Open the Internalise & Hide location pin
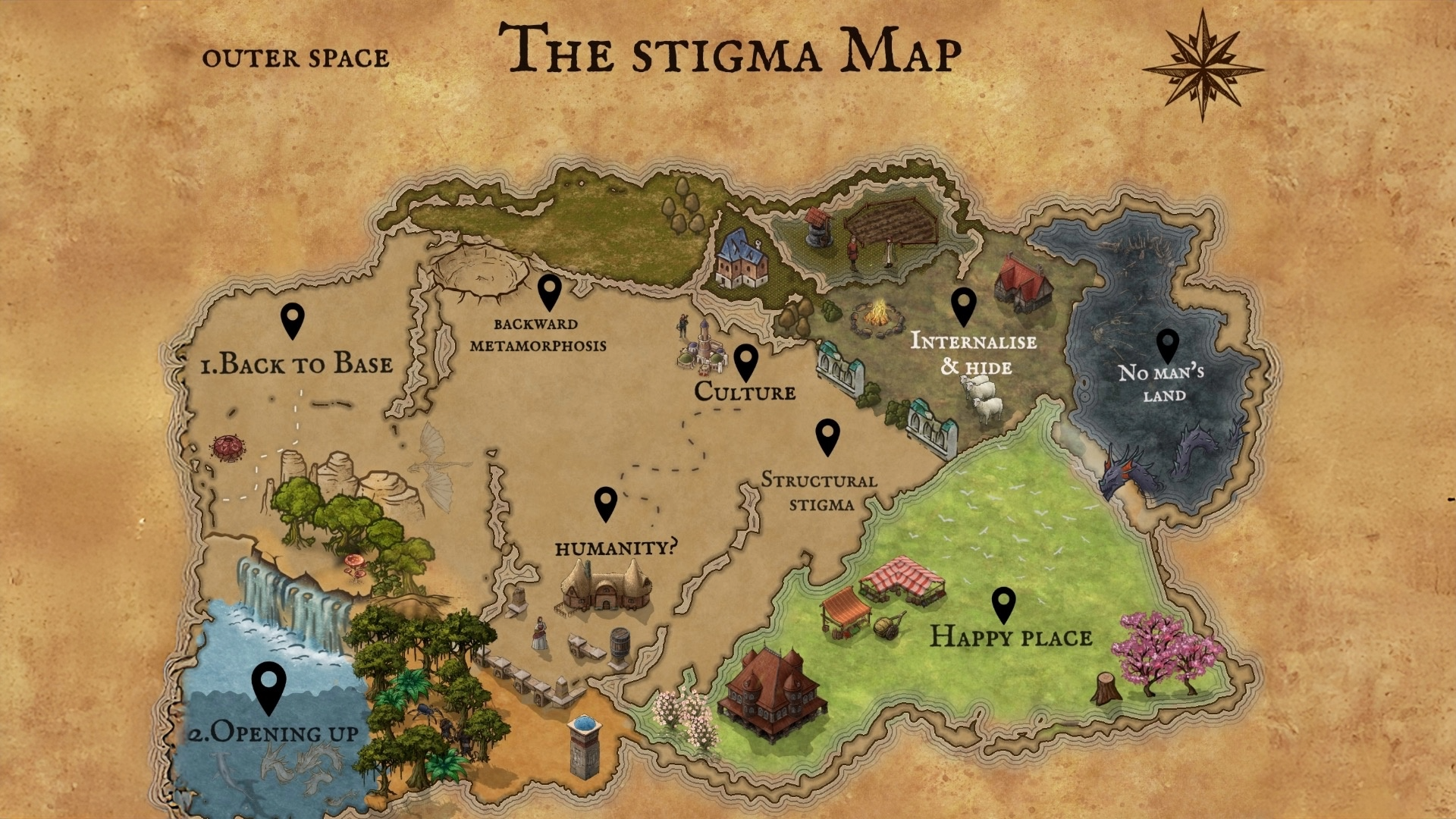Viewport: 1456px width, 819px height. pyautogui.click(x=963, y=305)
